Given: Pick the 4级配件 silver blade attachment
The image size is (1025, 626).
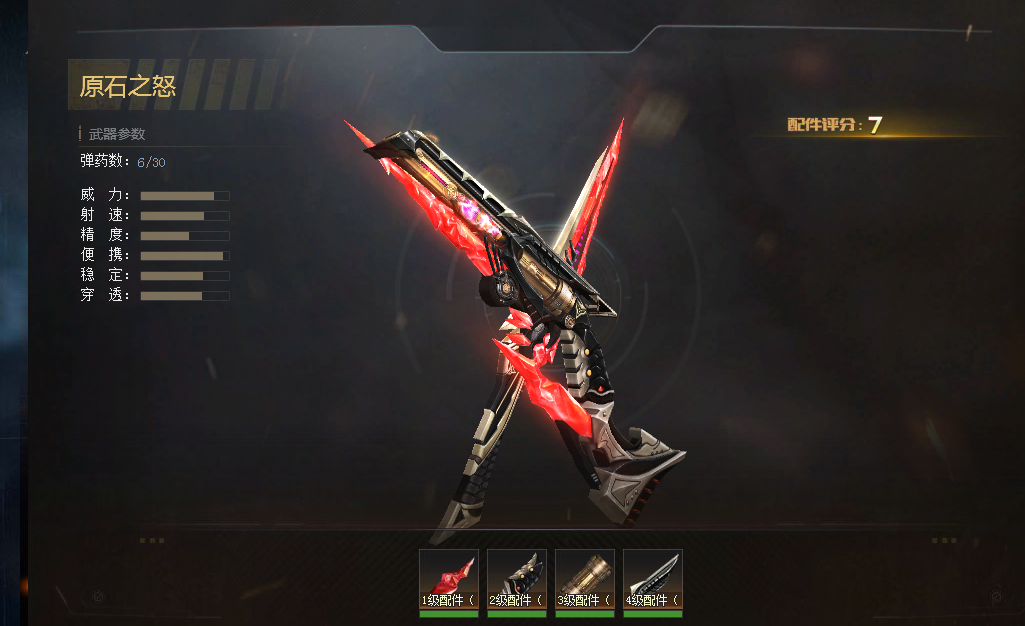Looking at the screenshot, I should 652,580.
